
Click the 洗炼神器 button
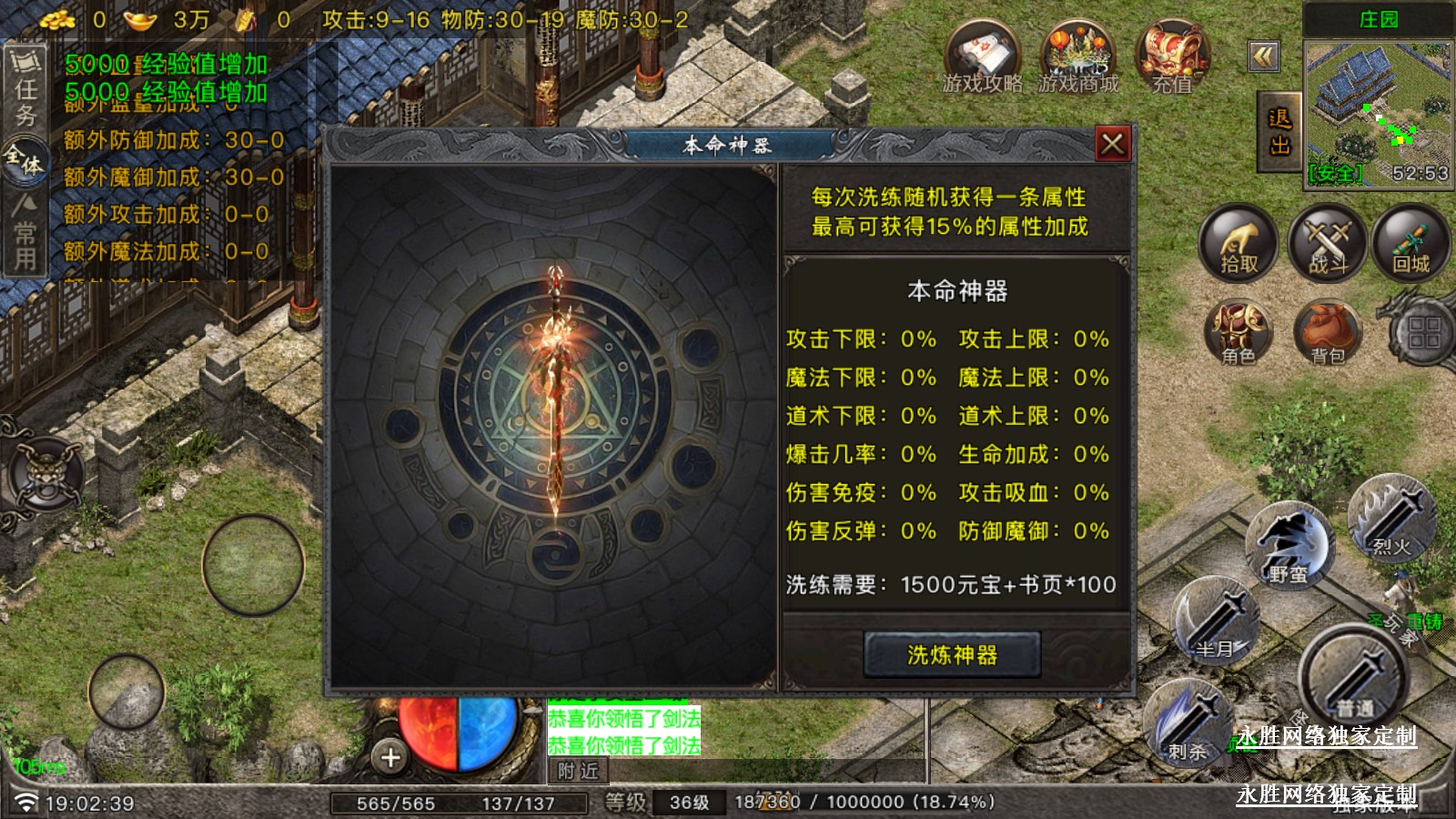click(x=952, y=654)
